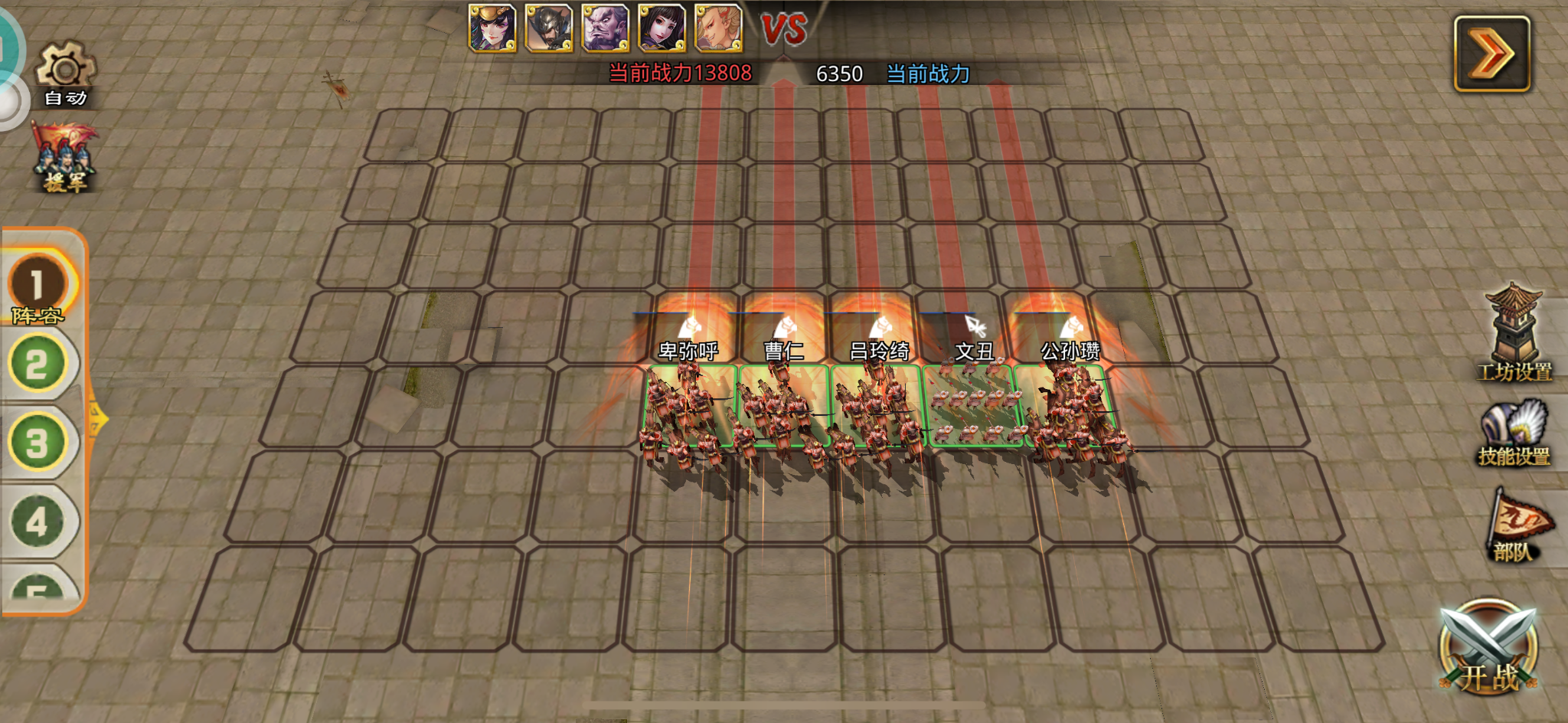Switch to formation slot 2
The height and width of the screenshot is (723, 1568).
pos(38,364)
